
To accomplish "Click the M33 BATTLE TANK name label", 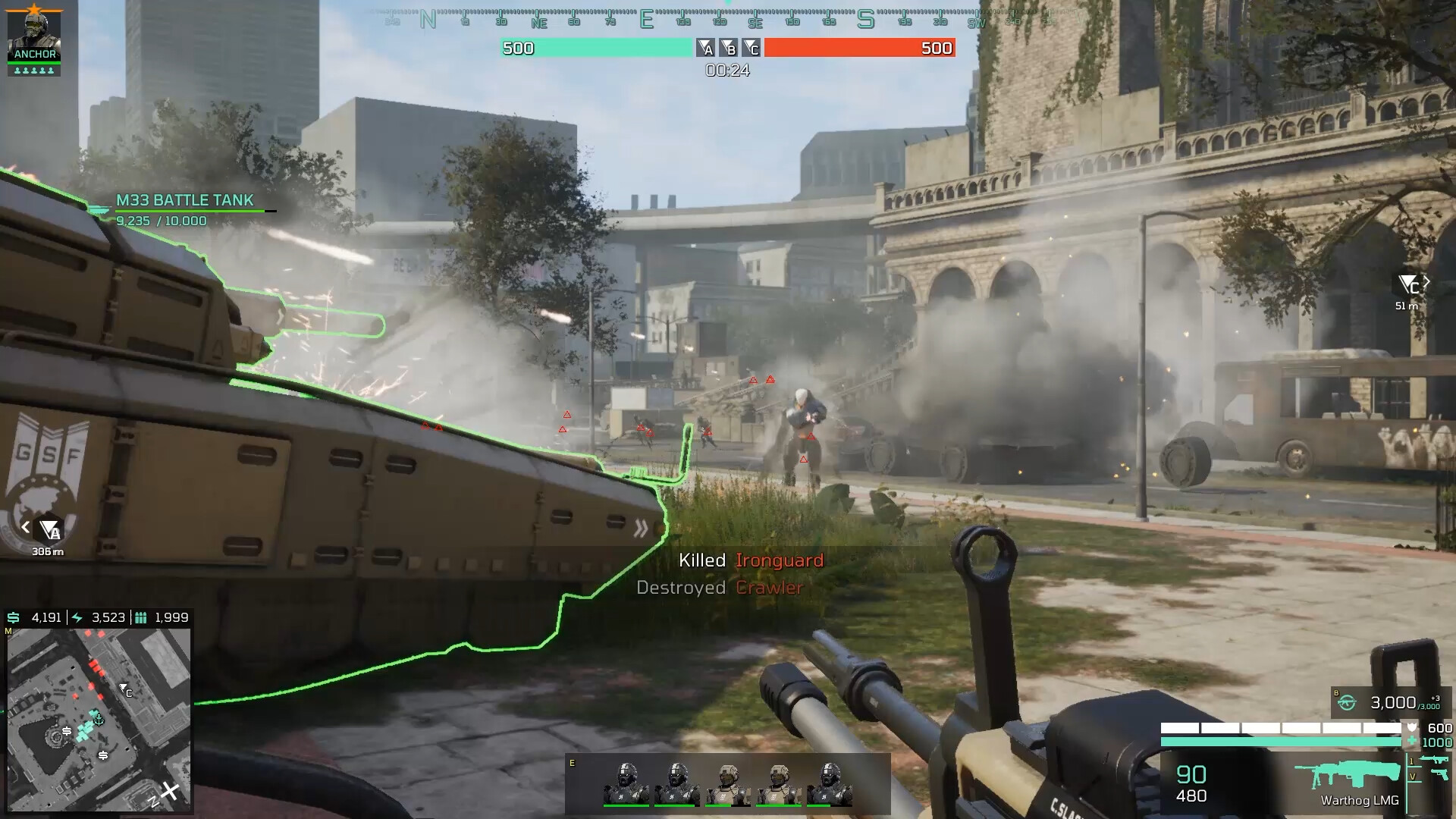I will pos(184,200).
